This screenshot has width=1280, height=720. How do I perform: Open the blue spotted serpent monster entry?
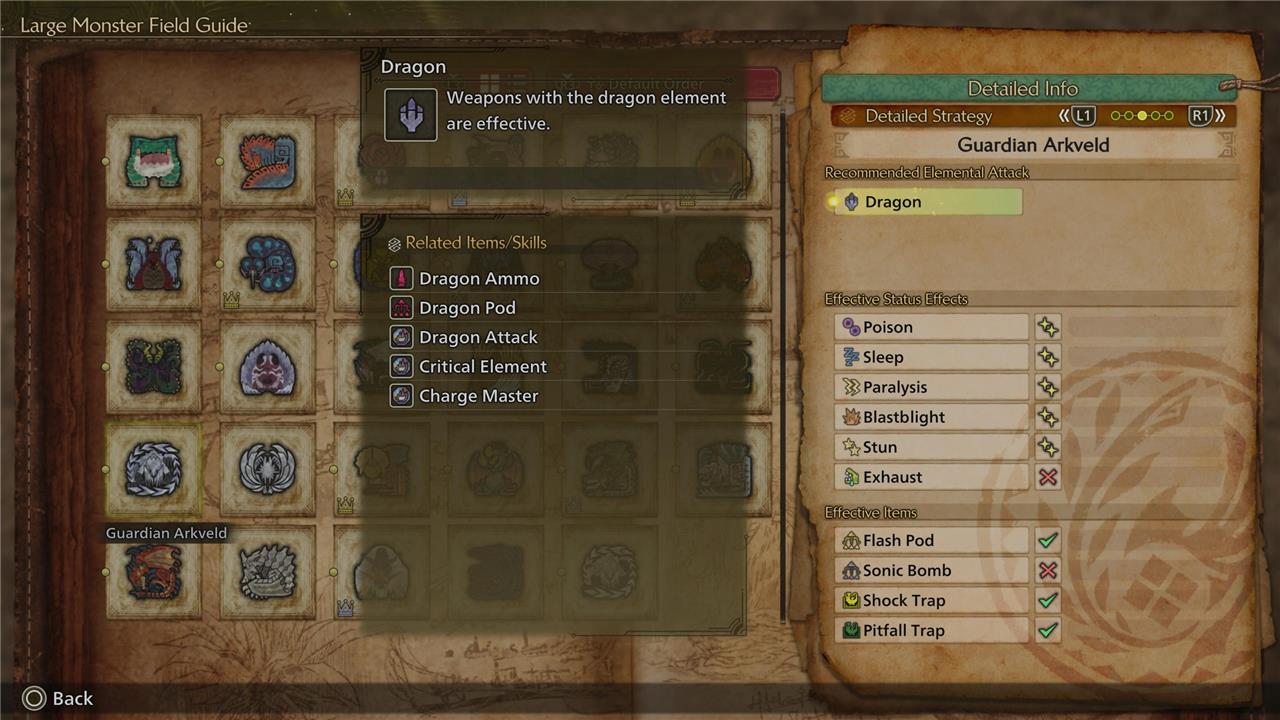(x=267, y=264)
